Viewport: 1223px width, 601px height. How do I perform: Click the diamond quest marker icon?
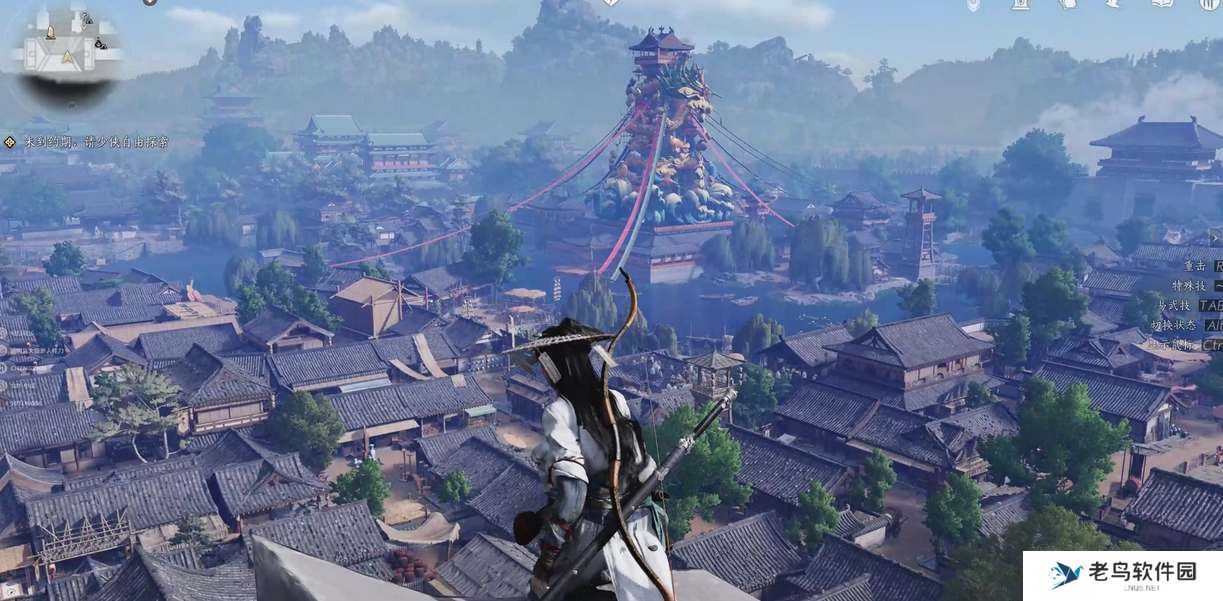tap(9, 143)
